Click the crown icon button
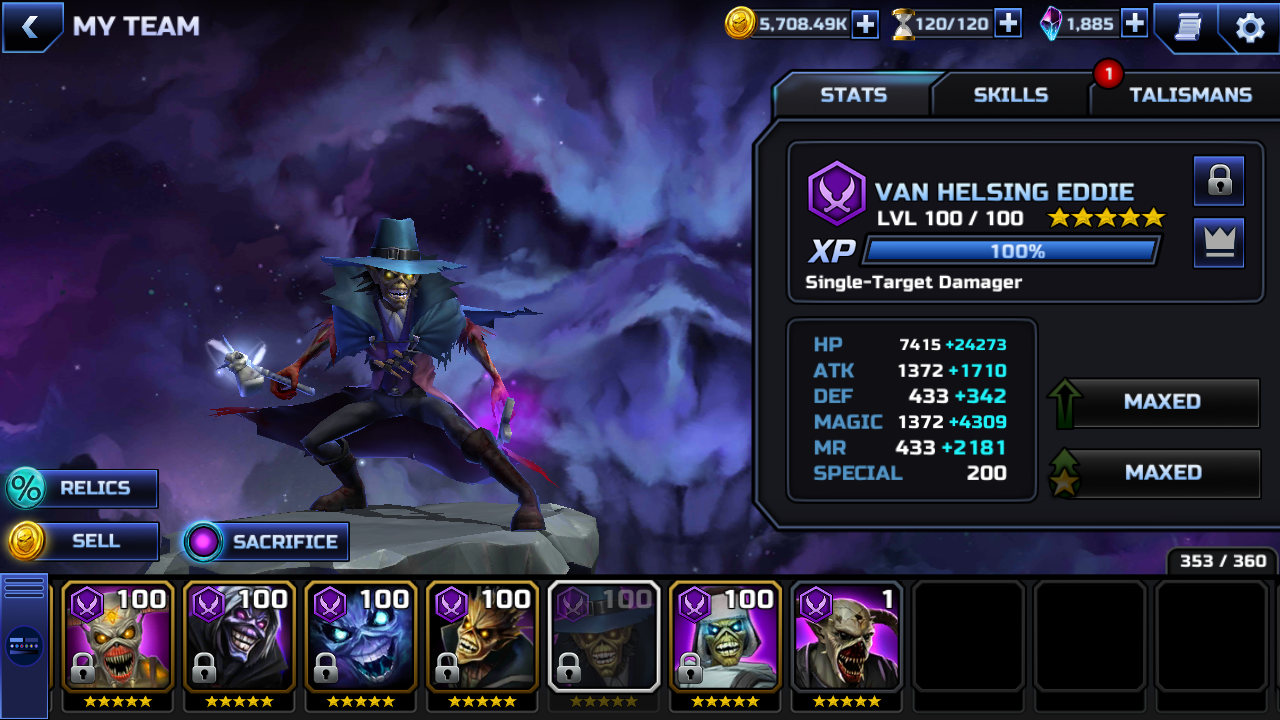Viewport: 1280px width, 720px height. 1218,243
